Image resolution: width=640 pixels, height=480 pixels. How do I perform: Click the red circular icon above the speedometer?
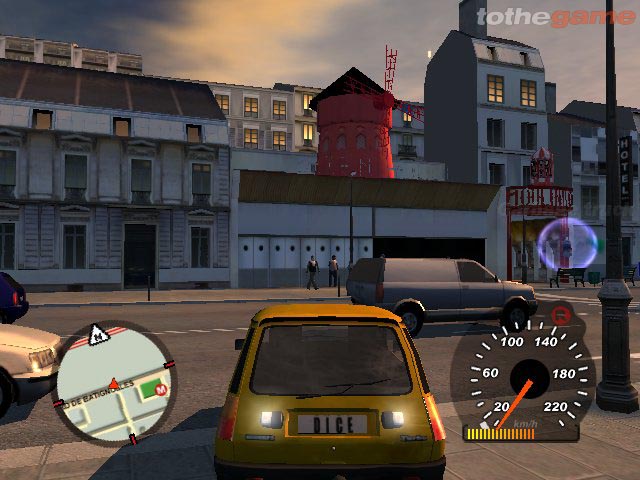[562, 315]
